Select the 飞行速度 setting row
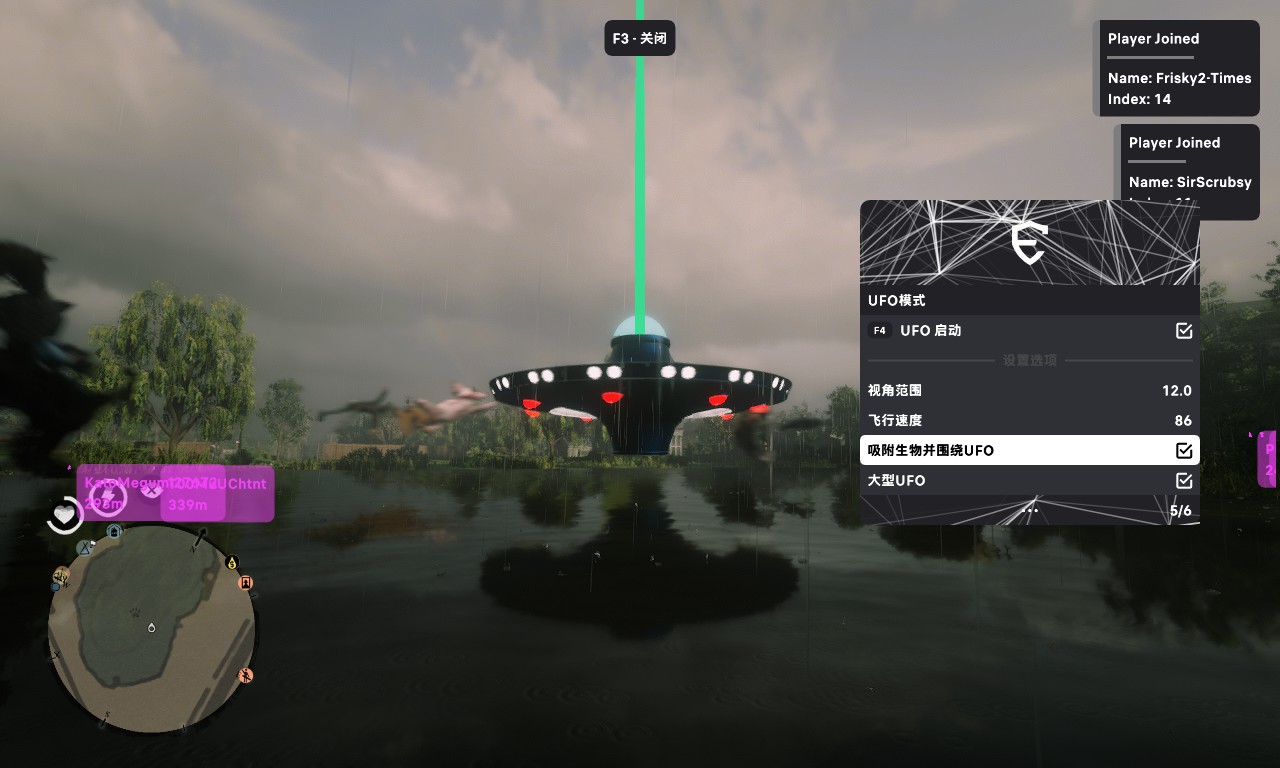 tap(1029, 421)
